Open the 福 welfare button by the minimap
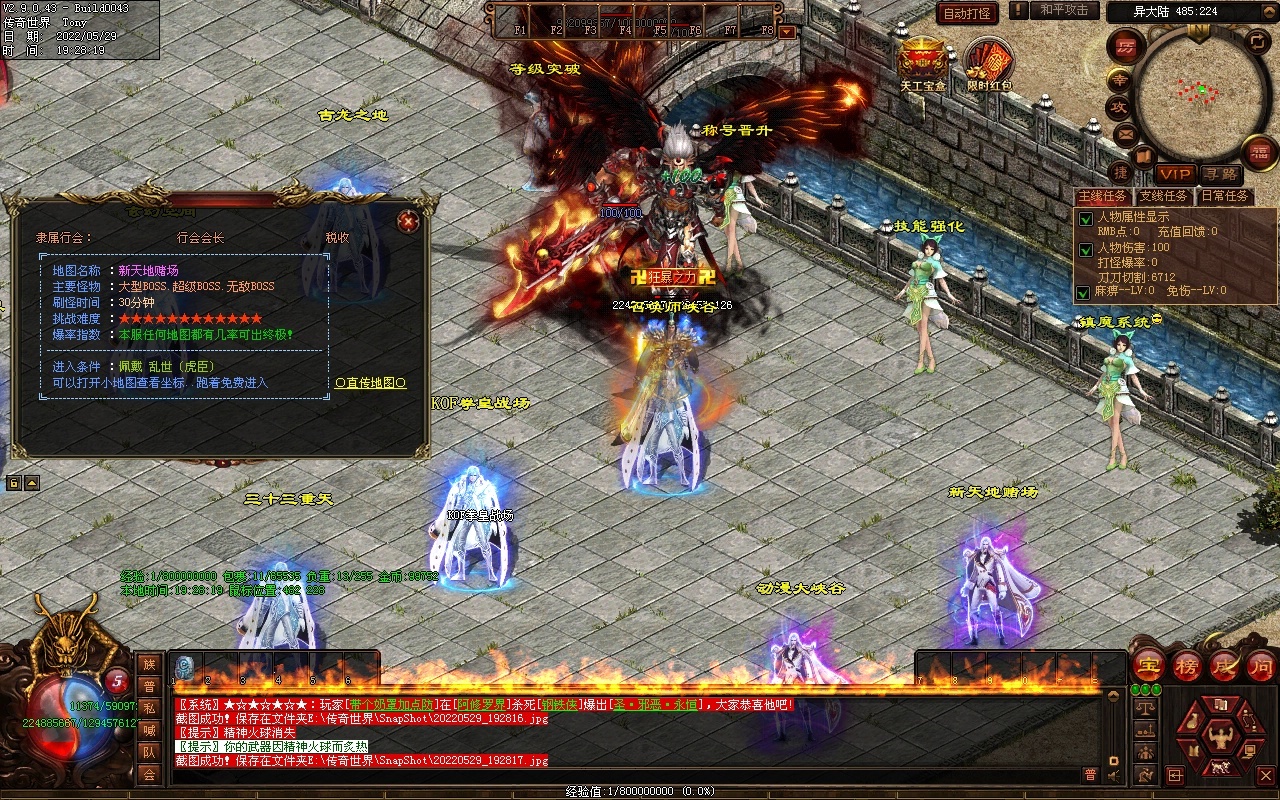Image resolution: width=1280 pixels, height=800 pixels. [x=1259, y=151]
